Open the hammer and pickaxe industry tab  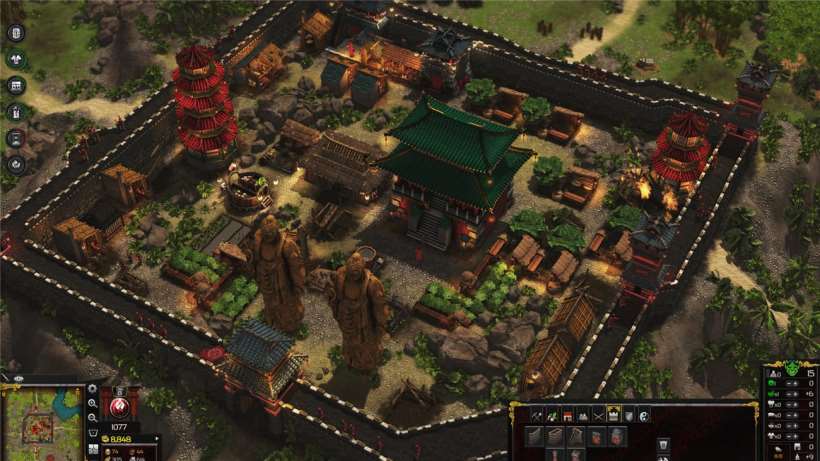pos(537,415)
